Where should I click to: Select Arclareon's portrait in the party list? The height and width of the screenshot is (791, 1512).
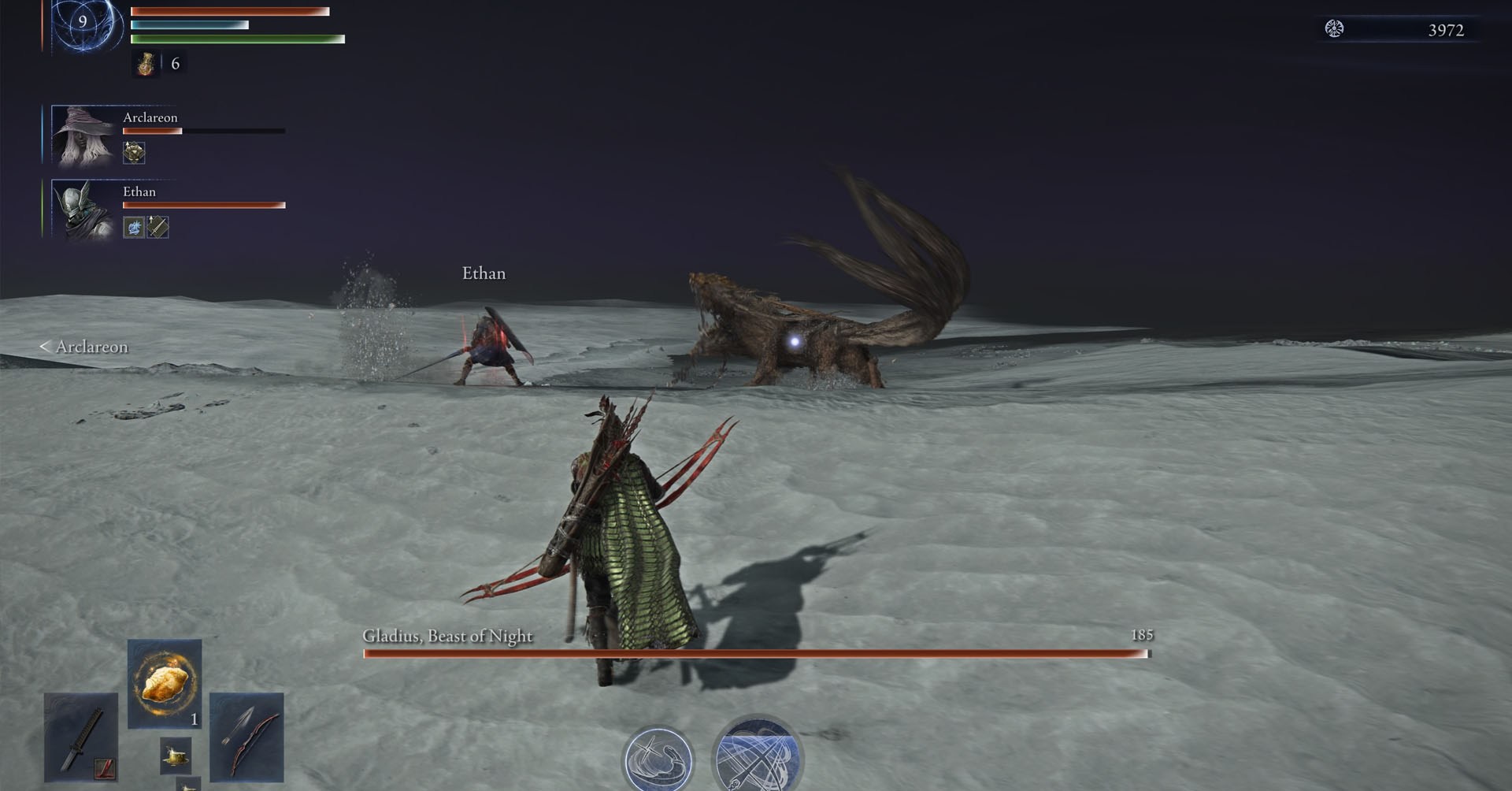(81, 134)
